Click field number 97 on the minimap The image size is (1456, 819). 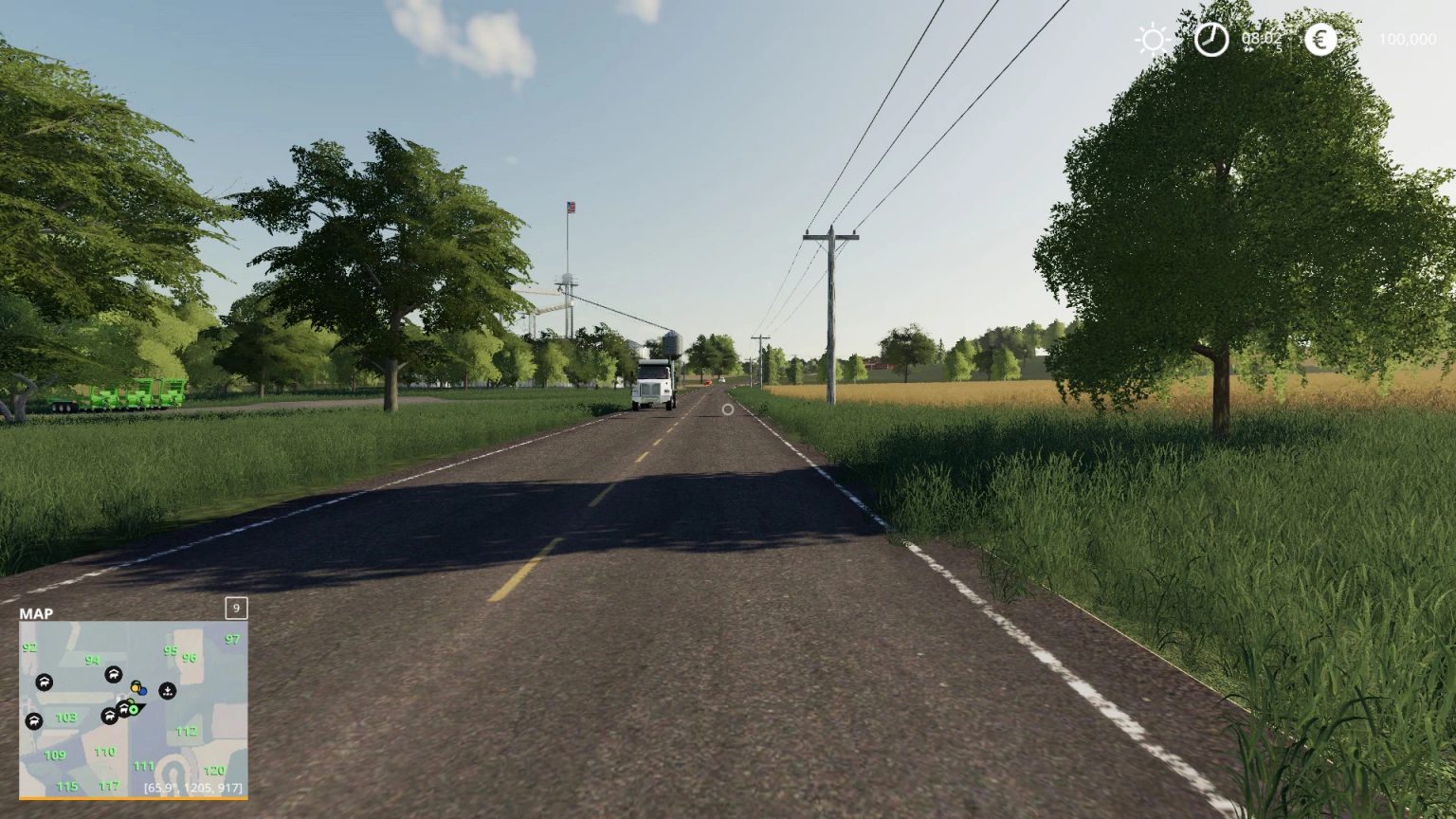[x=232, y=639]
